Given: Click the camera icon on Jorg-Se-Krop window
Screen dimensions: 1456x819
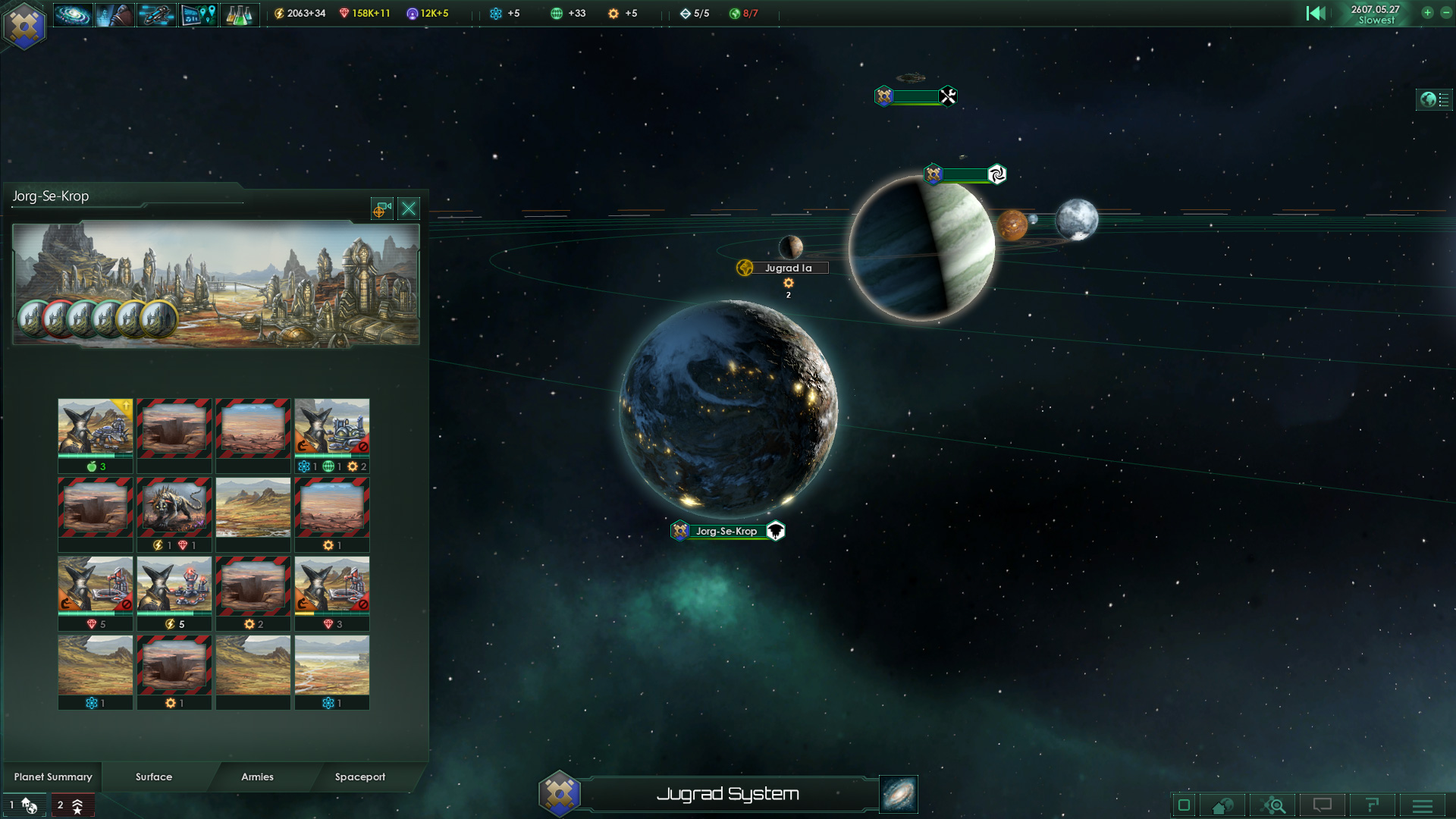Looking at the screenshot, I should tap(381, 209).
